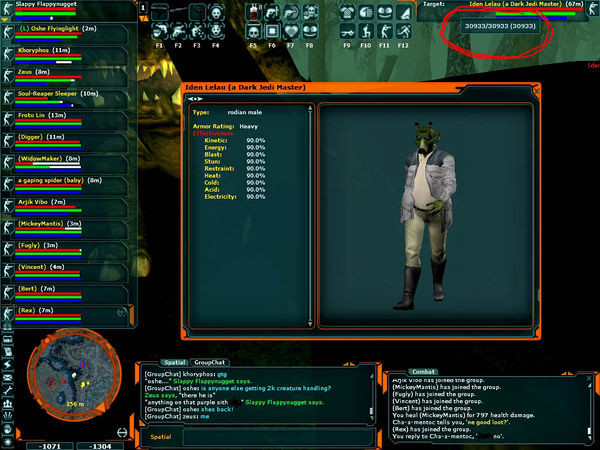Select Oshe Flyinglight group leader entry
Screen dimensions: 600x450
point(57,28)
